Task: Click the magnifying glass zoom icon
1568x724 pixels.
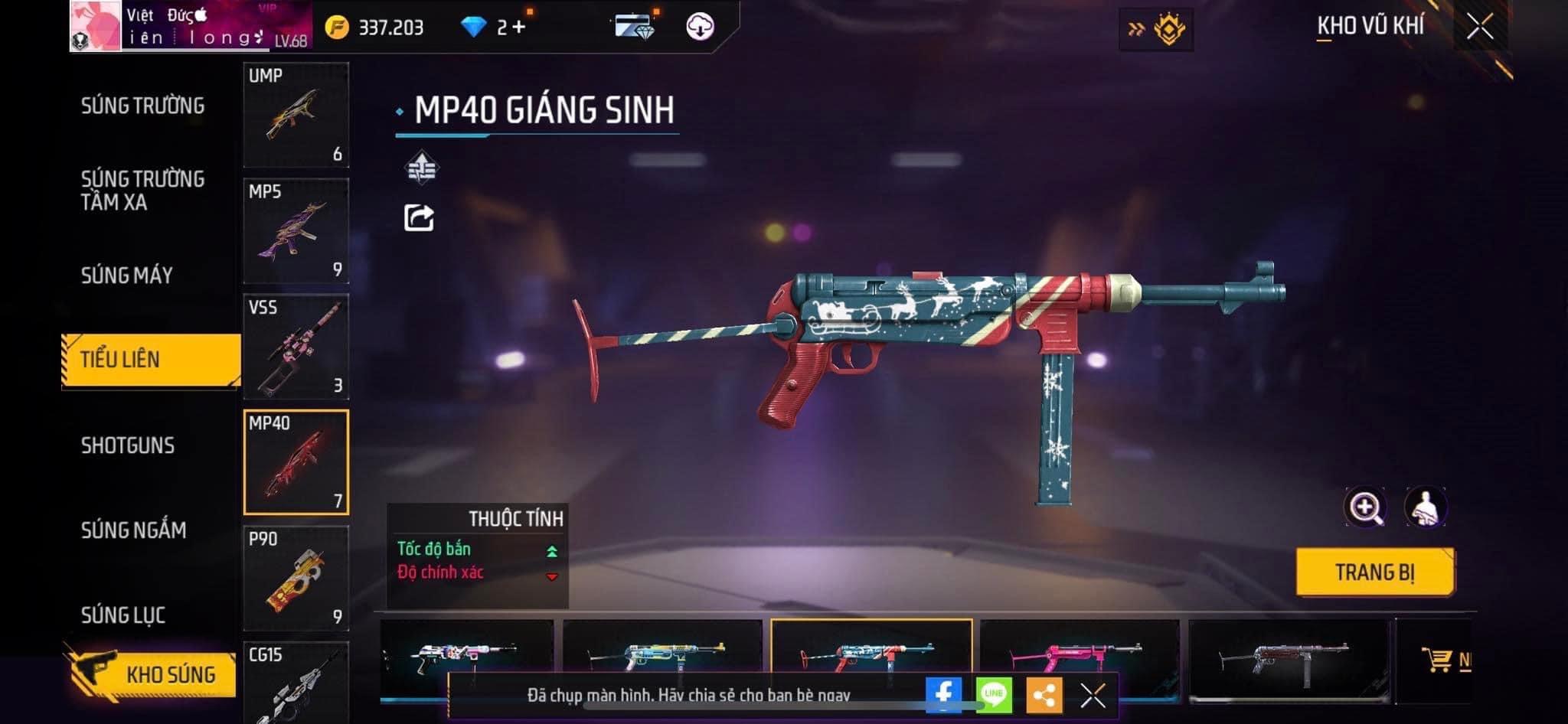Action: pyautogui.click(x=1365, y=507)
